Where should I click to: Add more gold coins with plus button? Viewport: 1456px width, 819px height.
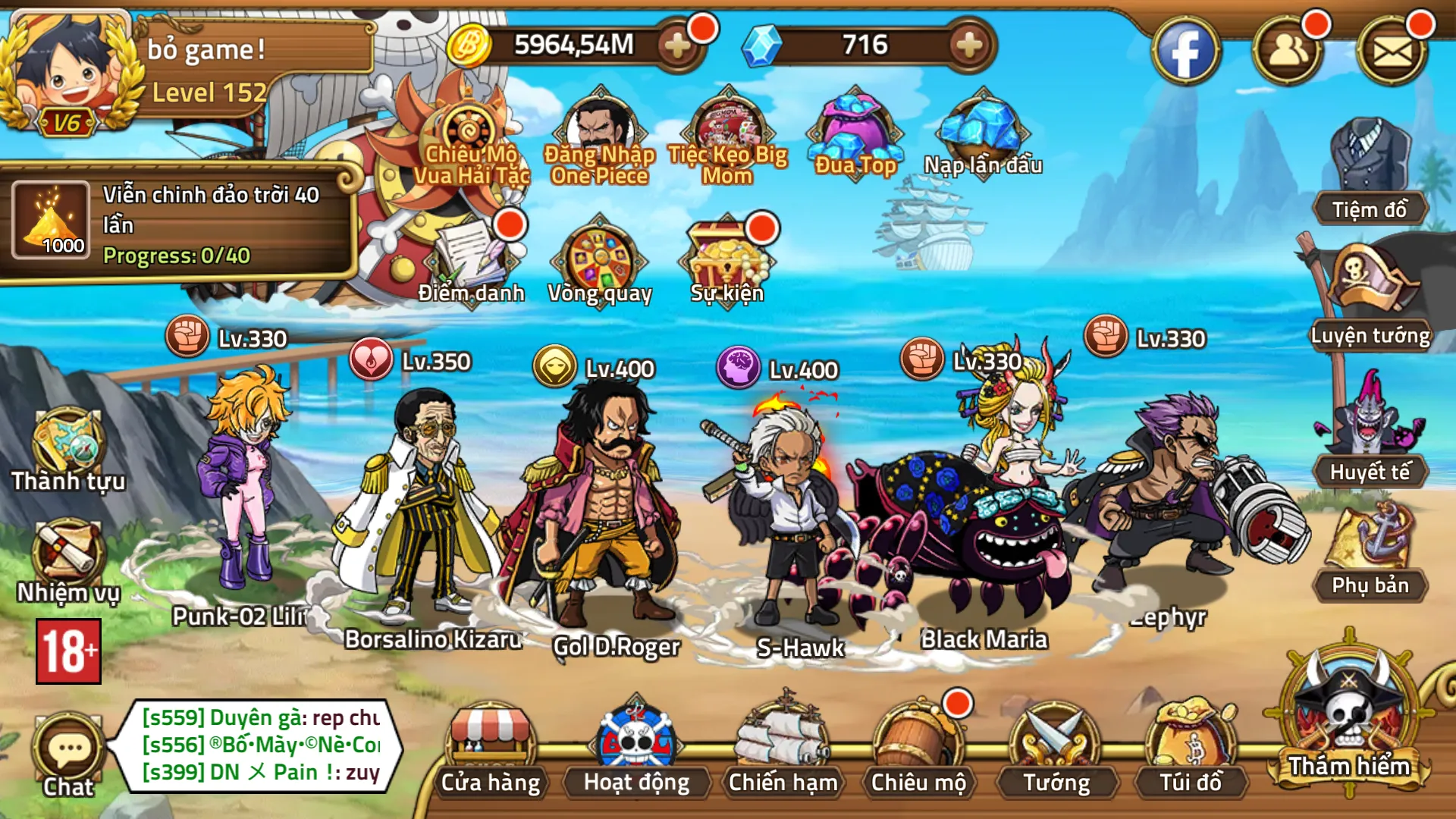676,45
